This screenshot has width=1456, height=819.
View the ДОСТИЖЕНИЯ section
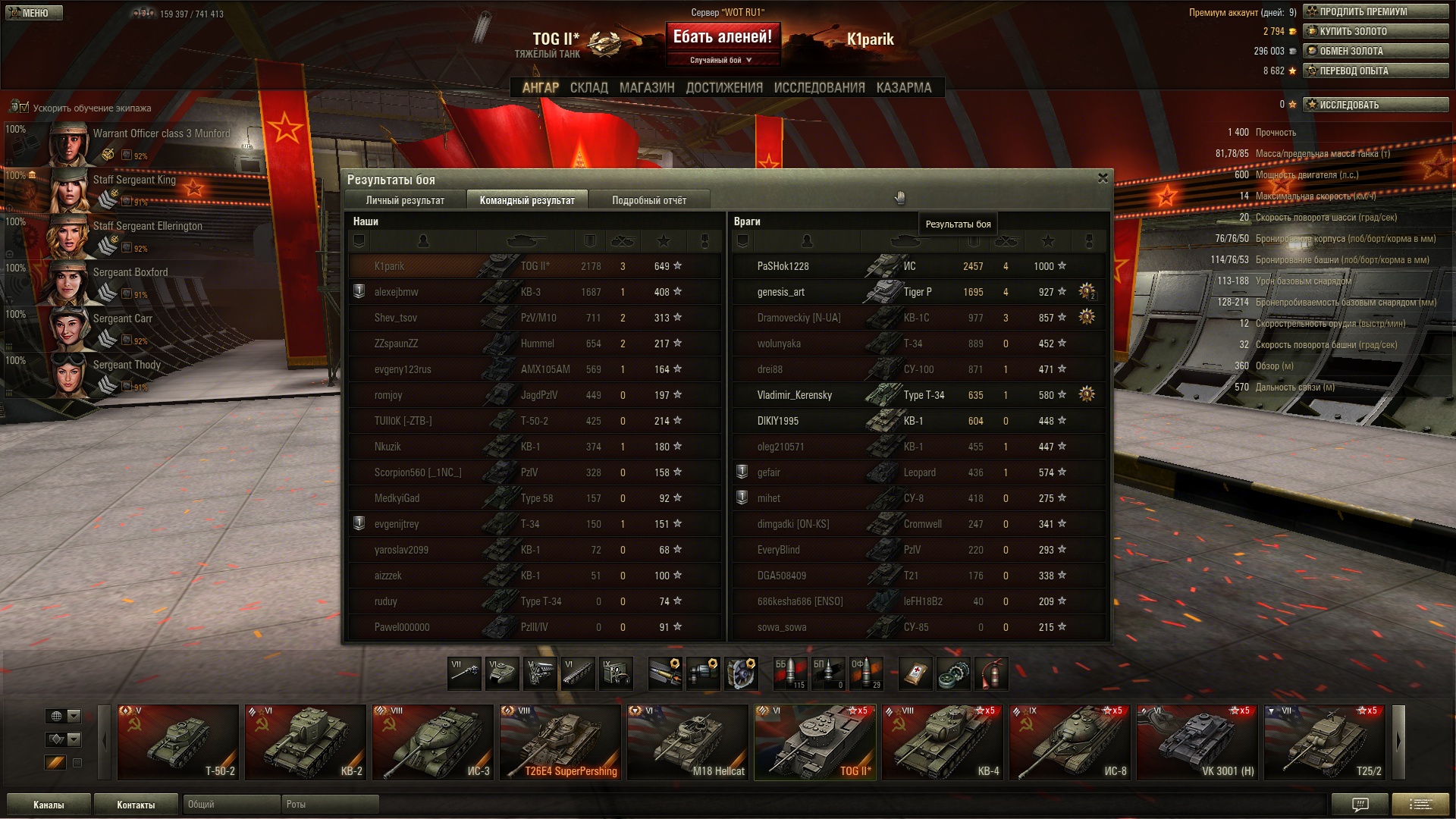point(724,88)
